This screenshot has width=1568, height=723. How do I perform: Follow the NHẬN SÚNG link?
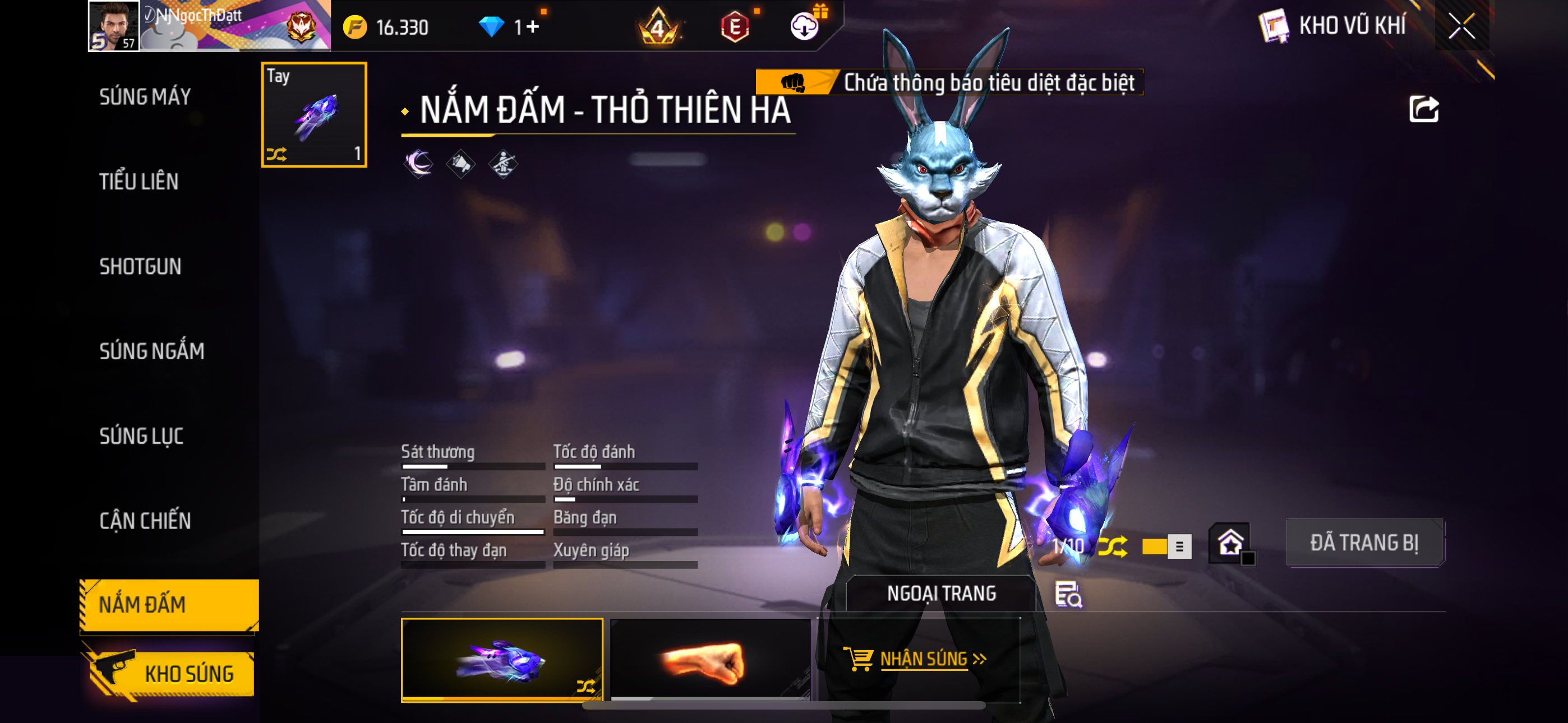[923, 659]
